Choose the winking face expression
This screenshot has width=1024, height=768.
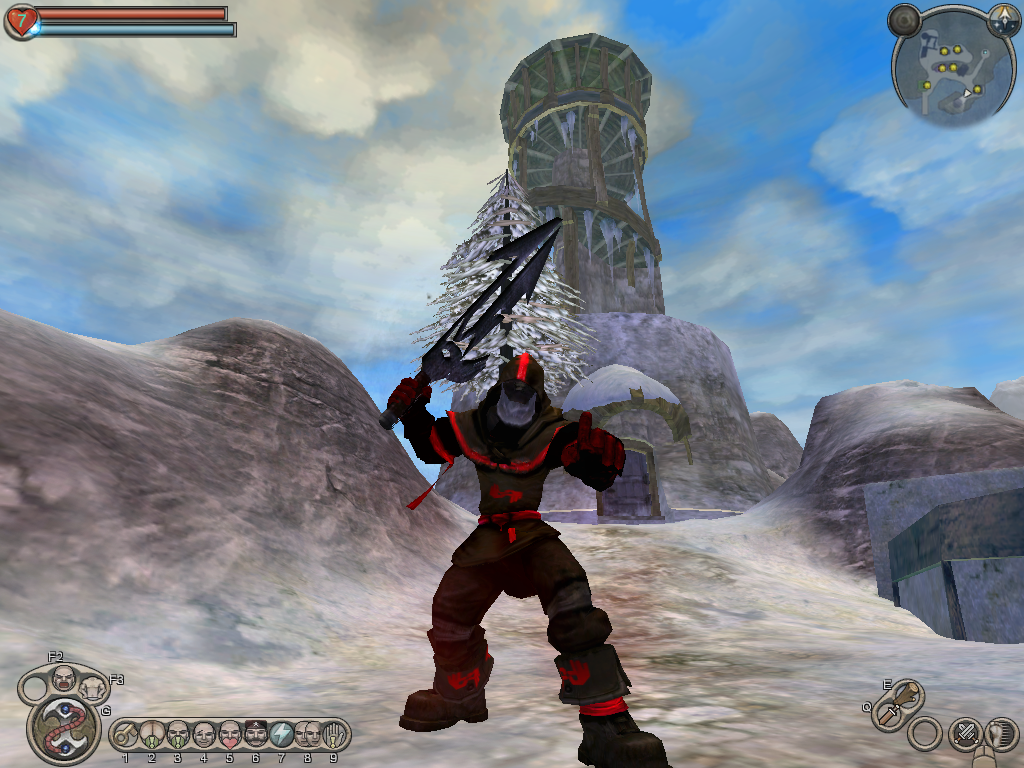coord(203,735)
